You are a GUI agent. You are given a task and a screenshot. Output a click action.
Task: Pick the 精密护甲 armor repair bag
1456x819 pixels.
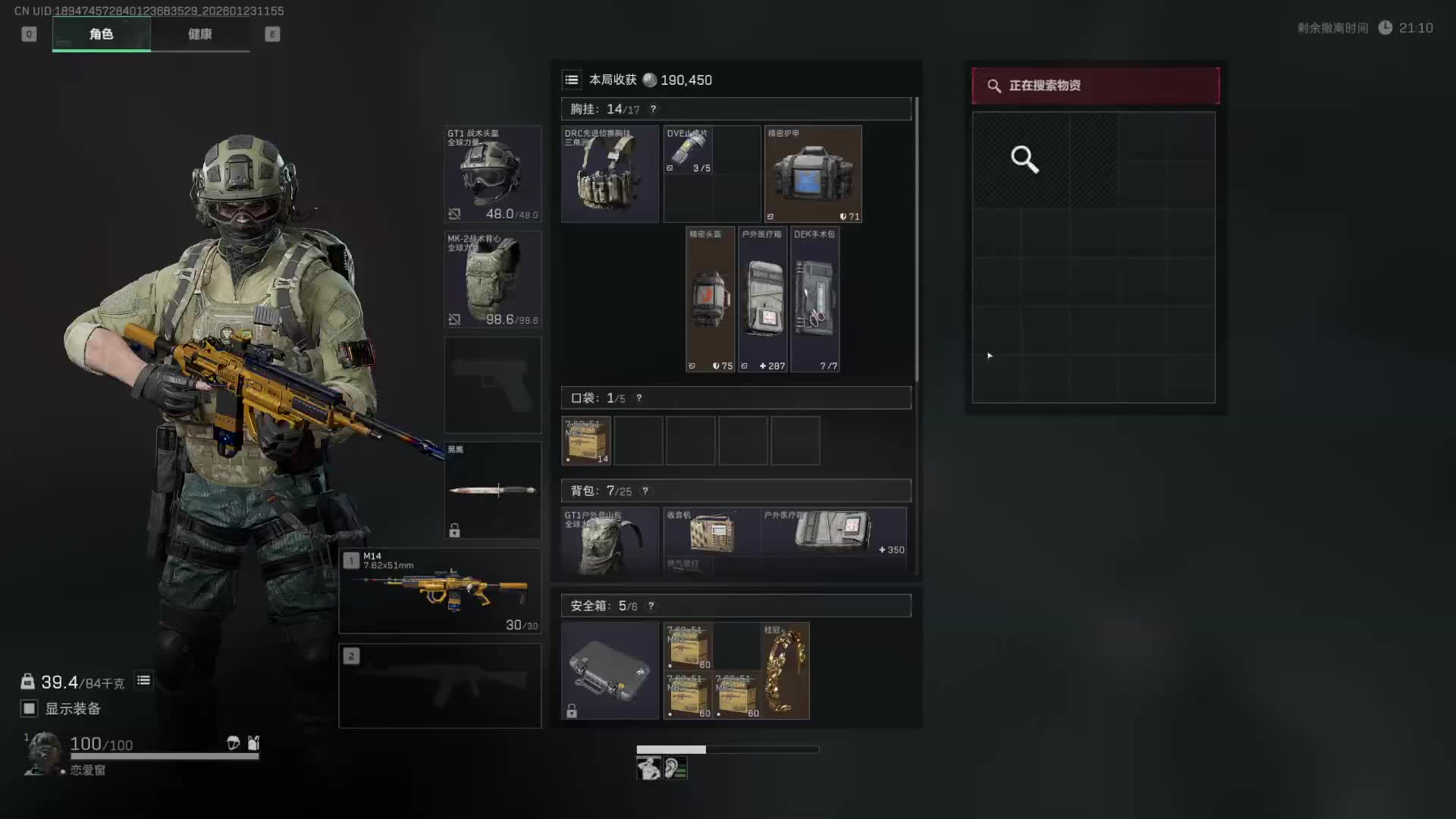coord(813,174)
